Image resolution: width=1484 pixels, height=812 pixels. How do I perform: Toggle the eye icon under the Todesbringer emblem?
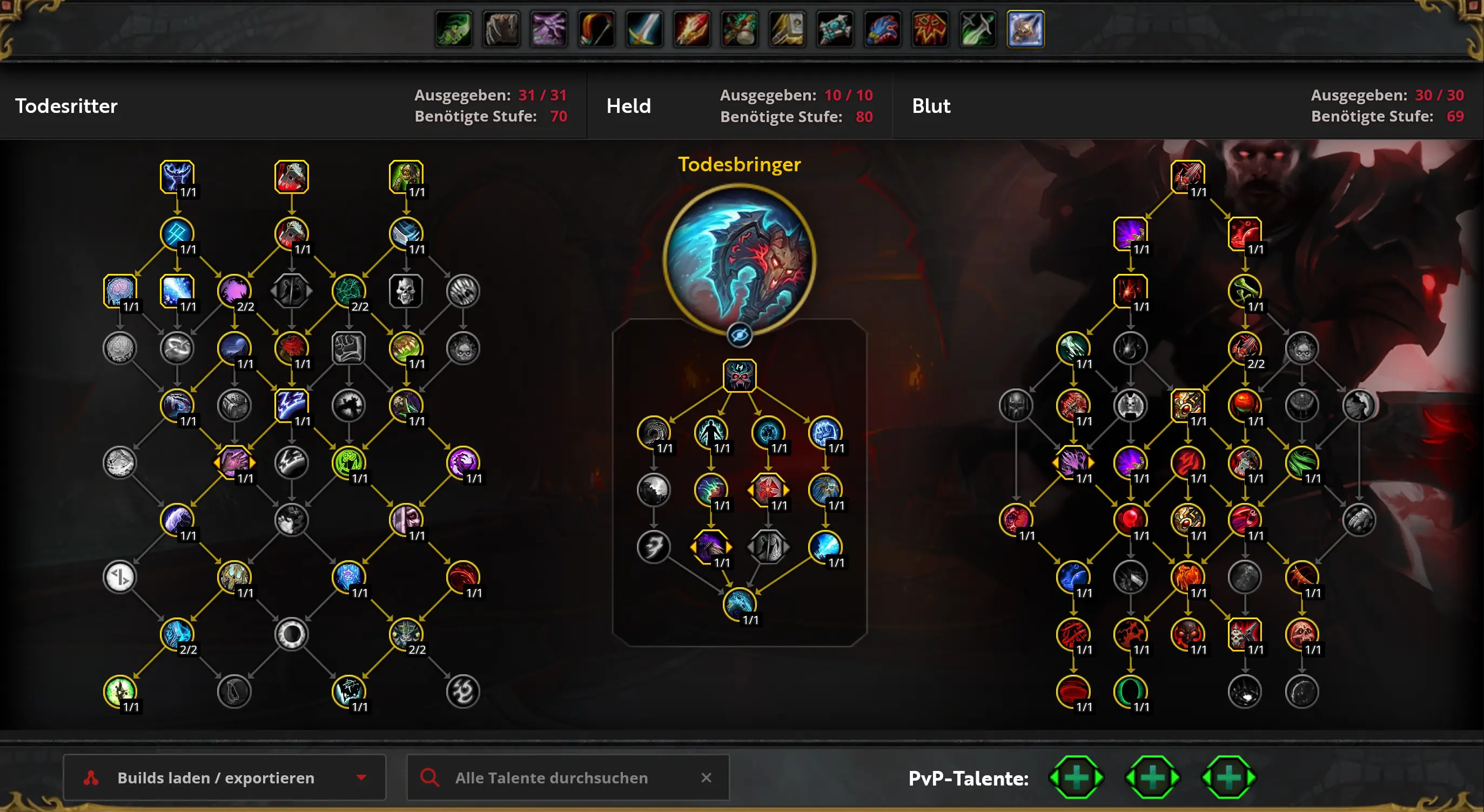740,335
